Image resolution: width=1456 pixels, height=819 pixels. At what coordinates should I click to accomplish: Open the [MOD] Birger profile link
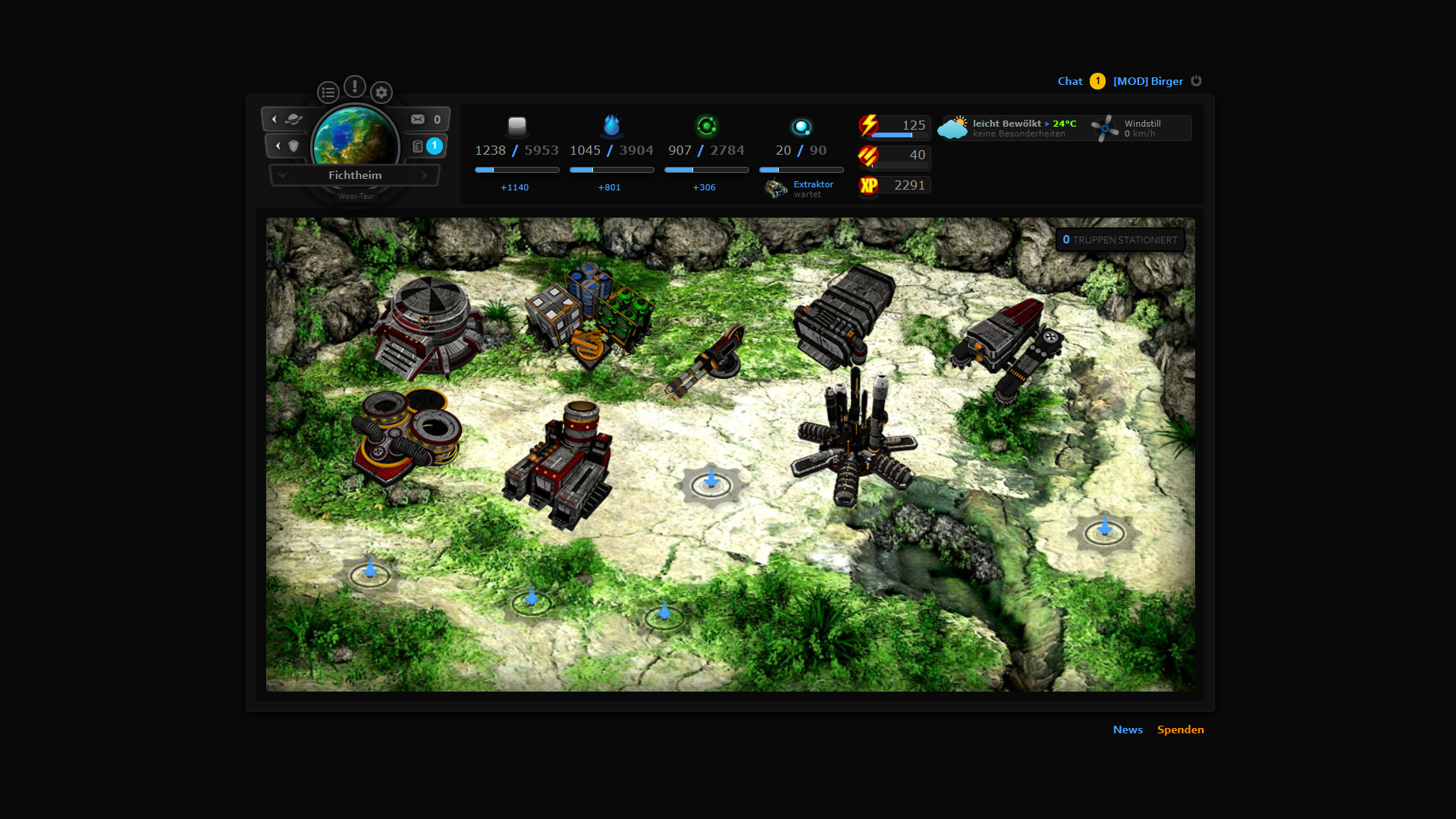1147,81
